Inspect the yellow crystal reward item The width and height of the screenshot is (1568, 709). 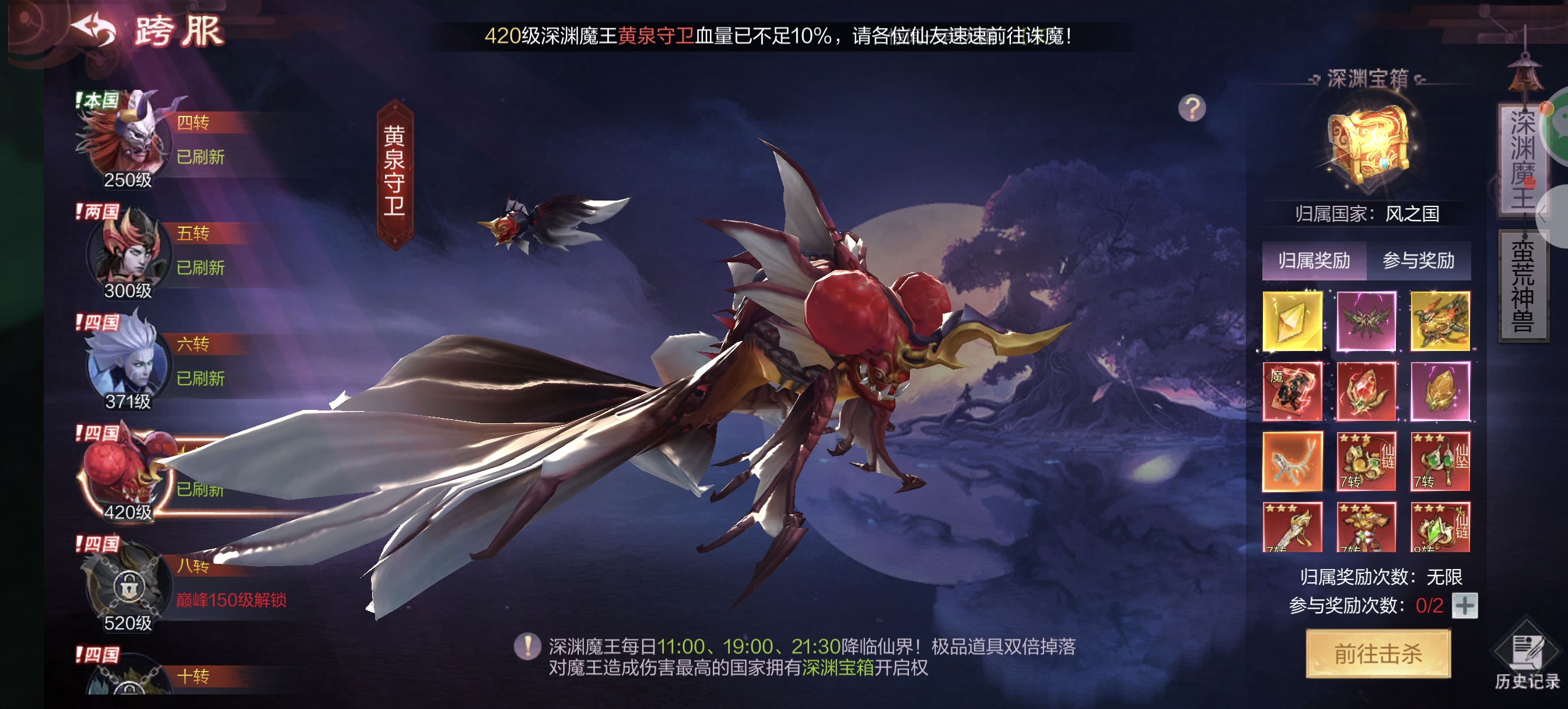[x=1292, y=321]
